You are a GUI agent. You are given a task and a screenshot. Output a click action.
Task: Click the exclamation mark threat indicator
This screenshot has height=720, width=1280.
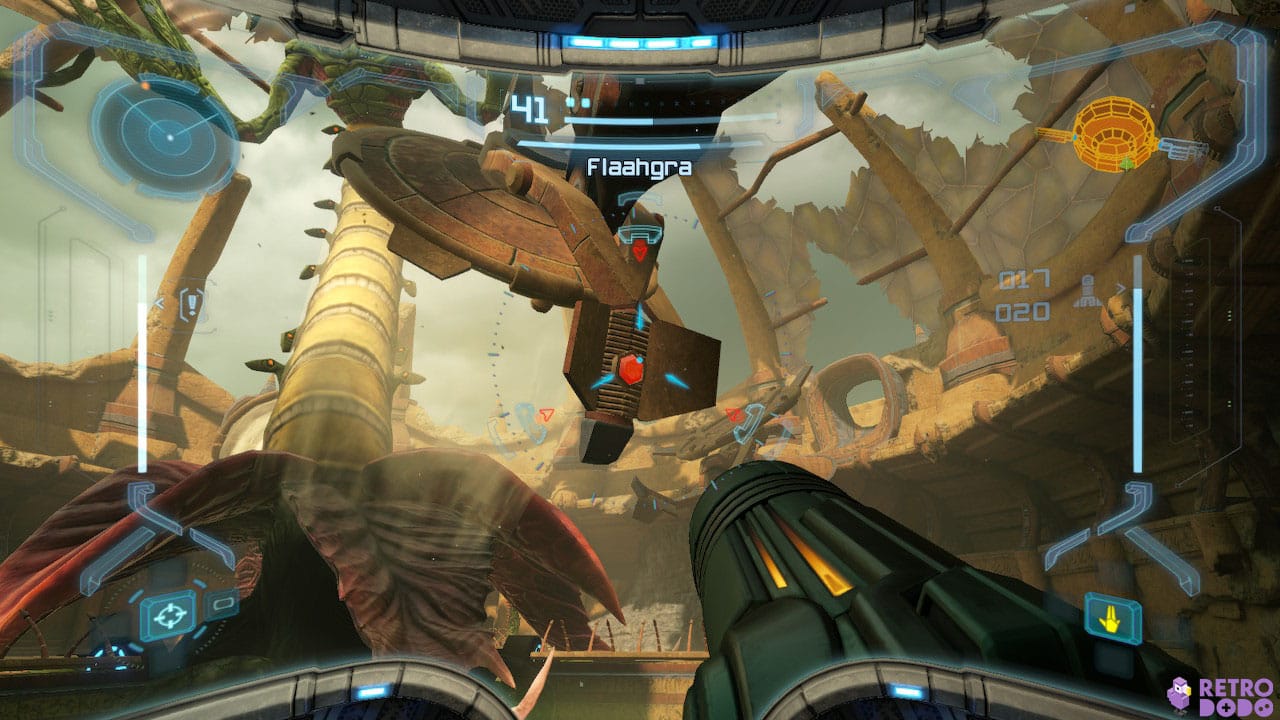coord(191,303)
